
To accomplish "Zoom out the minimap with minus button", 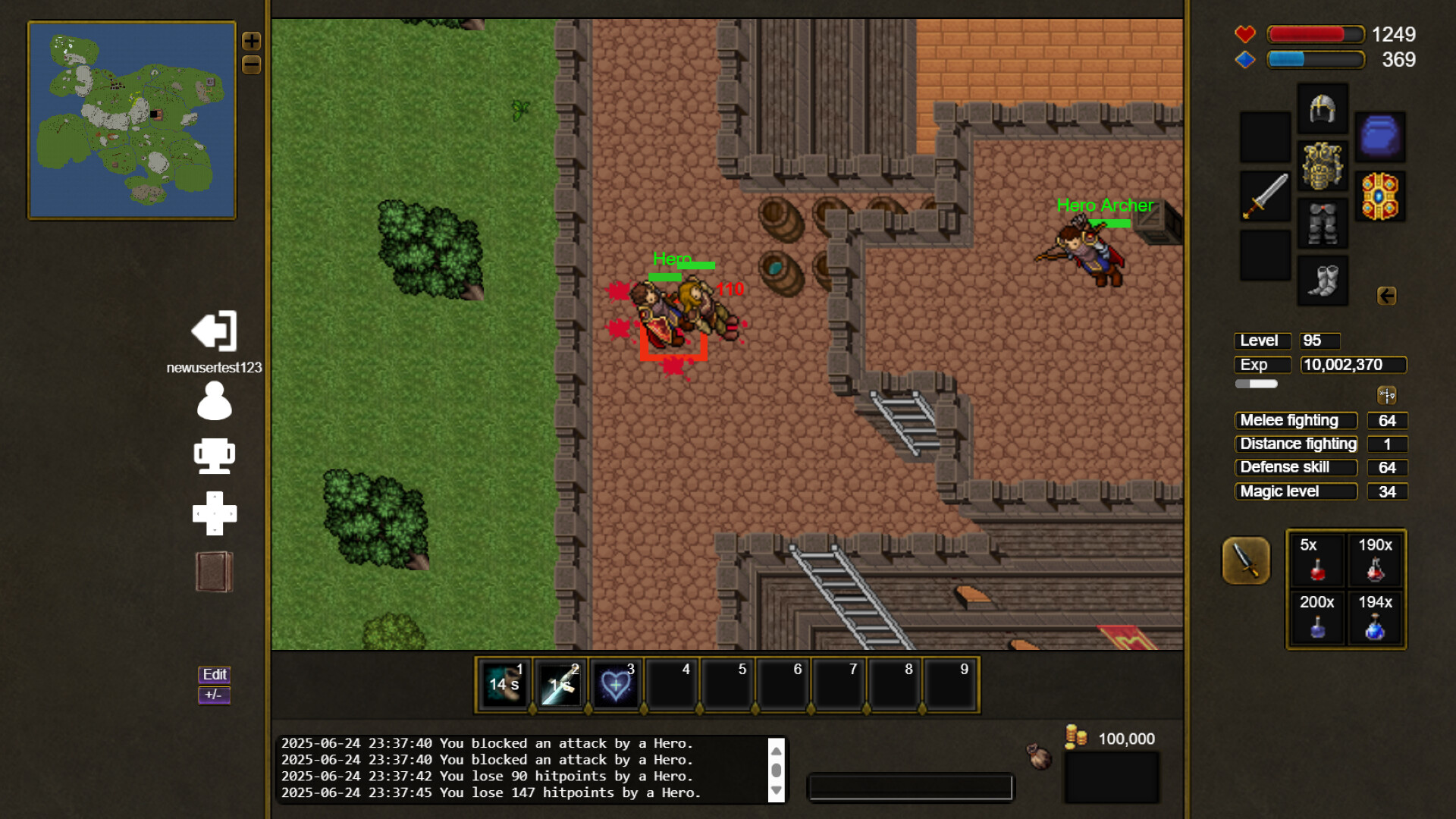I will [x=252, y=65].
